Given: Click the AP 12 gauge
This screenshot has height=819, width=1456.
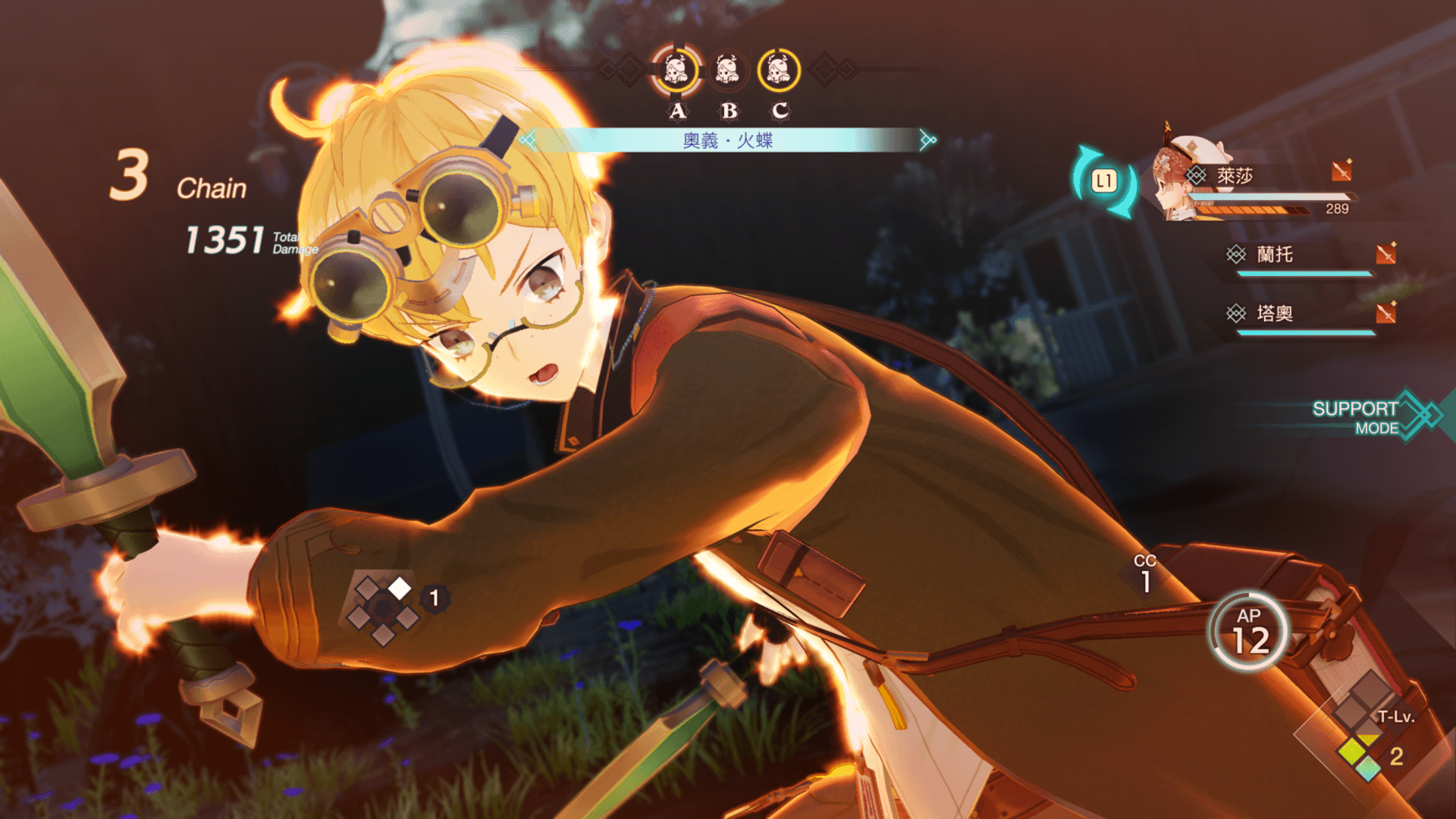Looking at the screenshot, I should [1250, 632].
